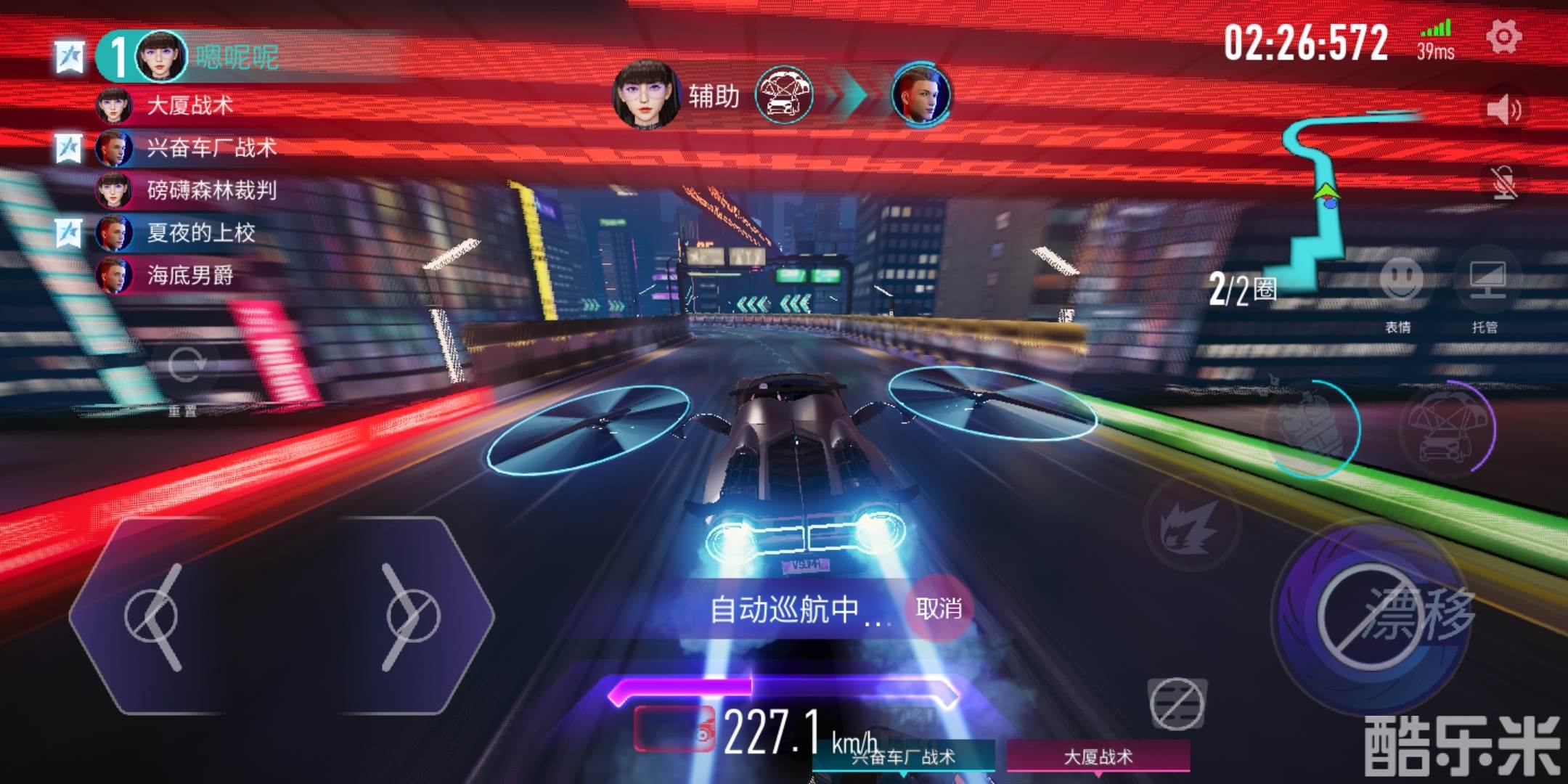Screen dimensions: 1568x784
Task: Tap the brake icon near speedometer
Action: click(1177, 703)
